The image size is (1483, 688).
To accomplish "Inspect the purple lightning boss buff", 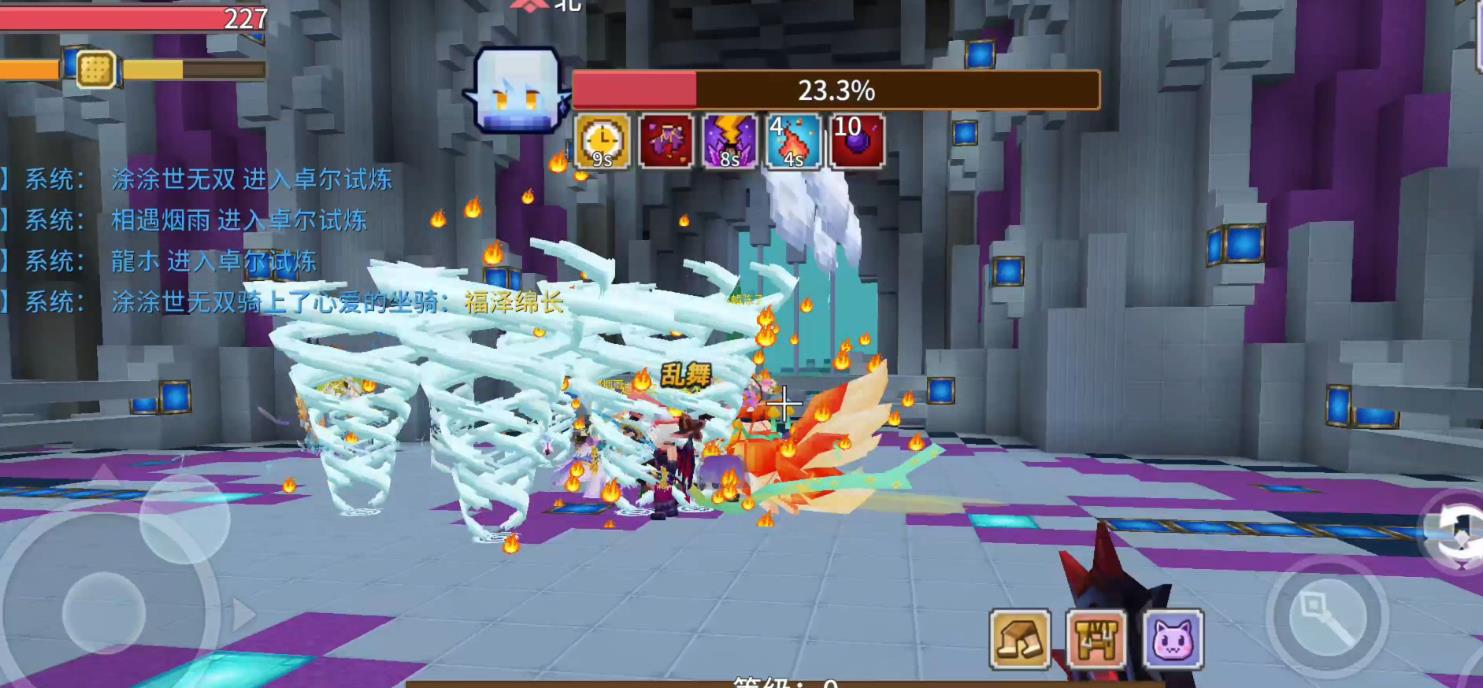I will [730, 141].
